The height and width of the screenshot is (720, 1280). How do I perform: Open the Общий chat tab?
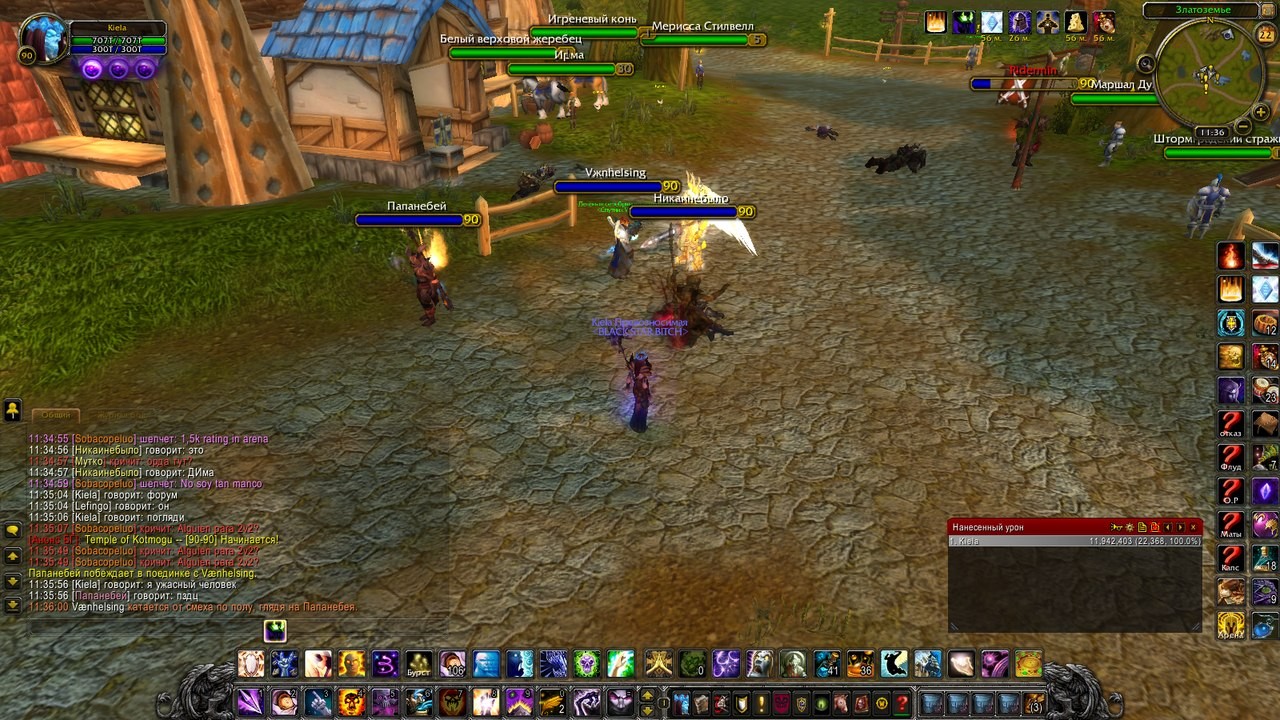click(x=55, y=414)
